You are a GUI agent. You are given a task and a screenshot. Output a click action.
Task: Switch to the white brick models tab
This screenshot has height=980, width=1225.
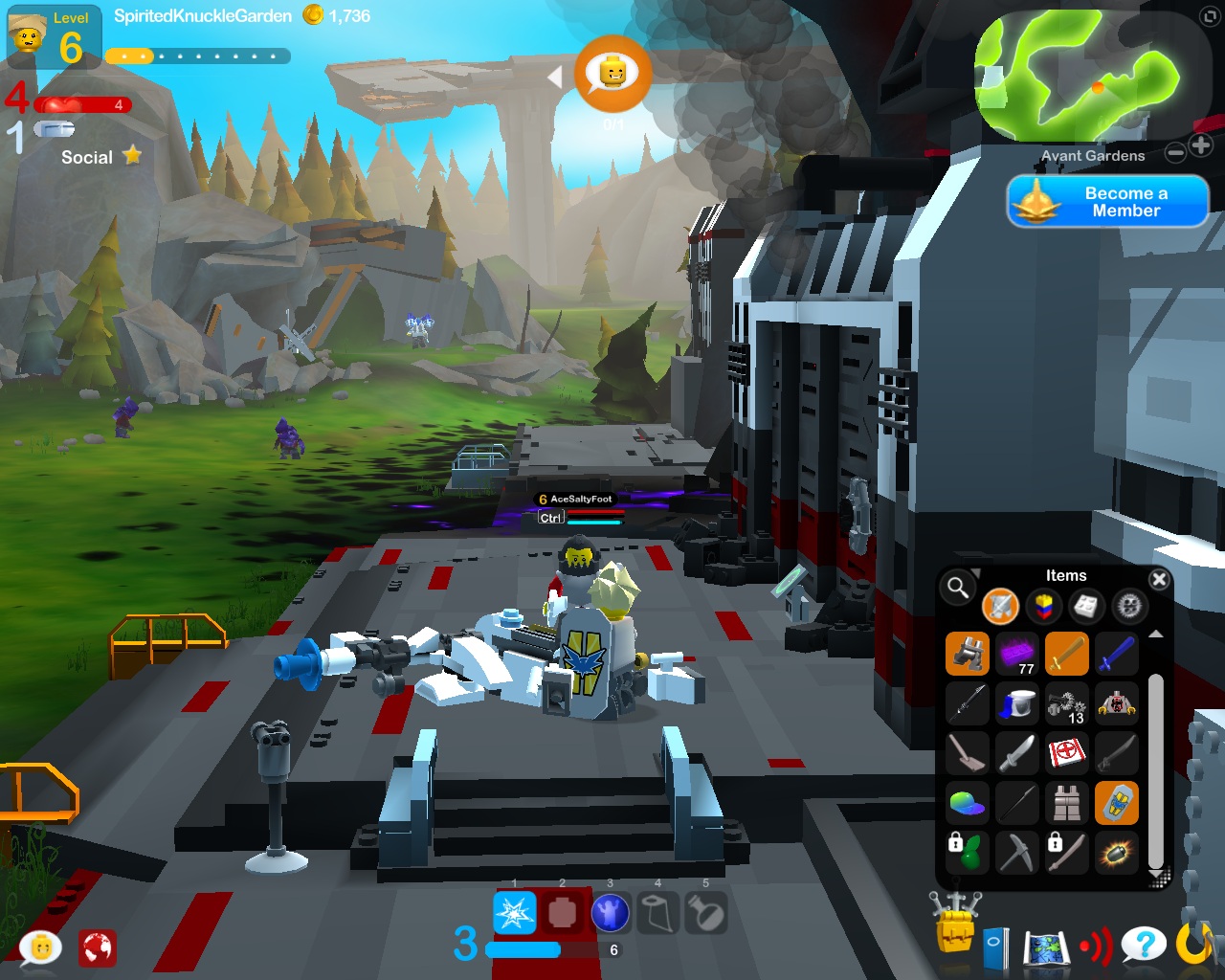[x=1086, y=606]
